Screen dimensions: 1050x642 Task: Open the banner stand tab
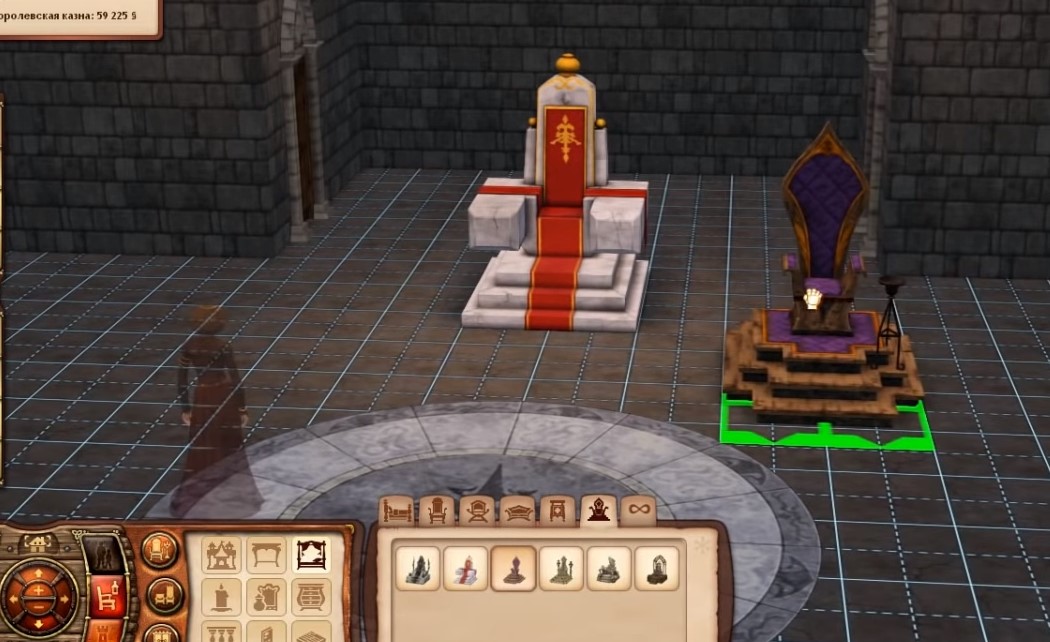[x=557, y=510]
